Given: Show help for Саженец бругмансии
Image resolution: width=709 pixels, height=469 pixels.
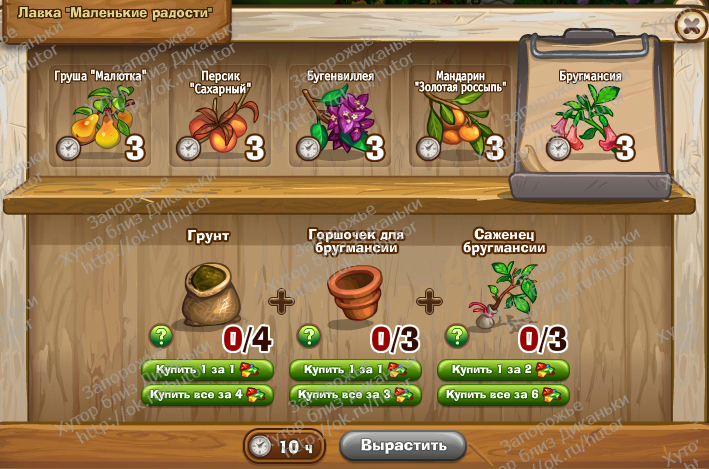Looking at the screenshot, I should [456, 336].
